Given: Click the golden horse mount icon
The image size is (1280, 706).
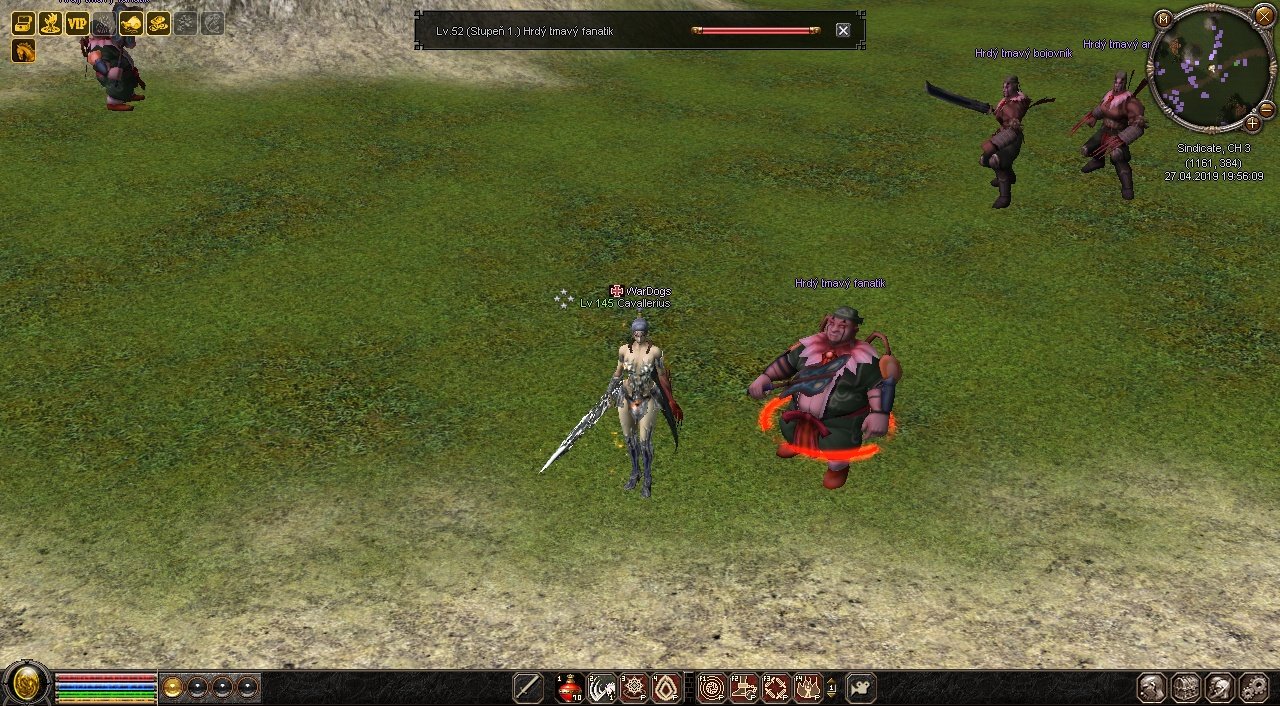Looking at the screenshot, I should coord(24,51).
